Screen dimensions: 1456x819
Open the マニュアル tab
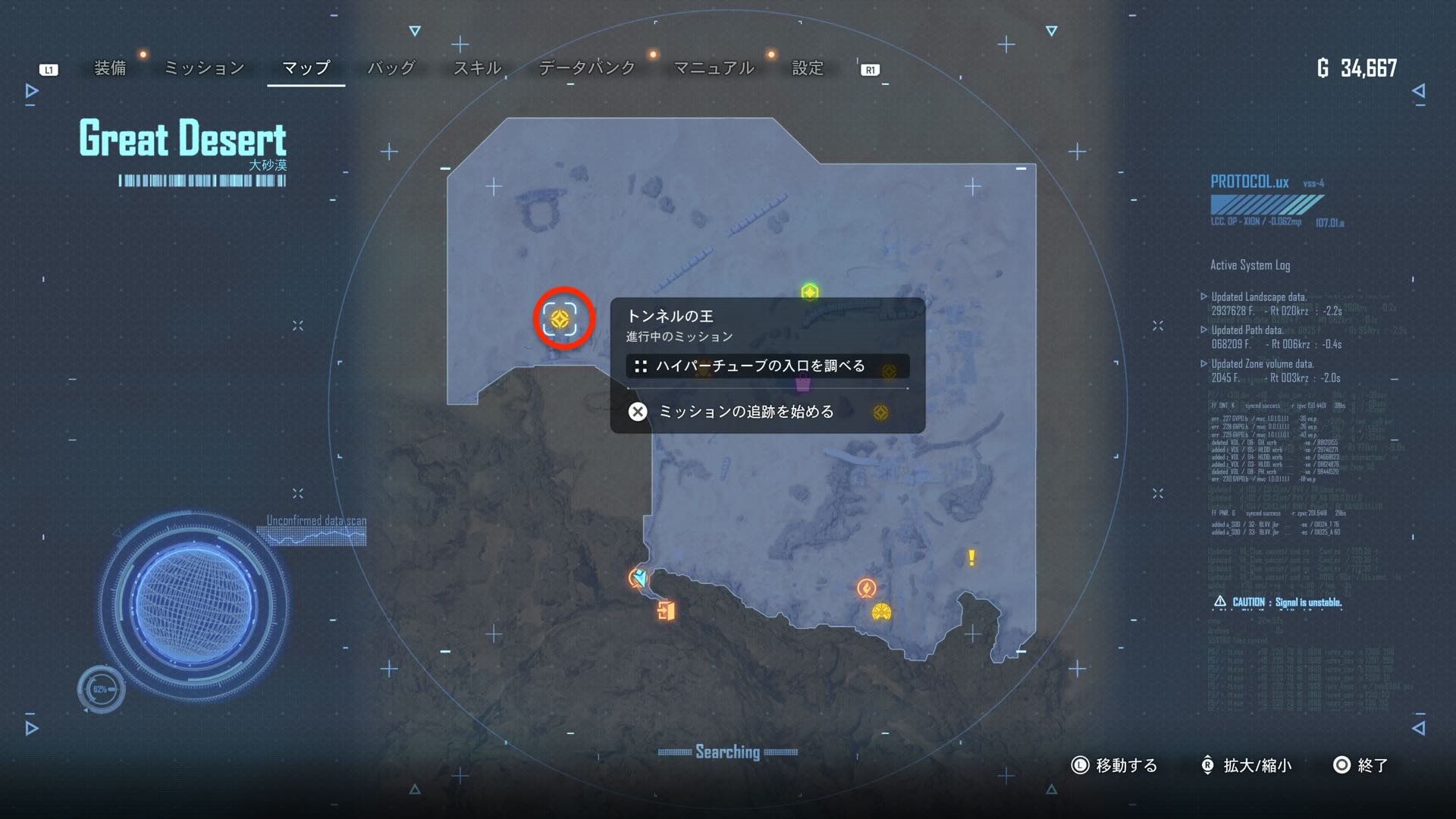click(x=714, y=68)
